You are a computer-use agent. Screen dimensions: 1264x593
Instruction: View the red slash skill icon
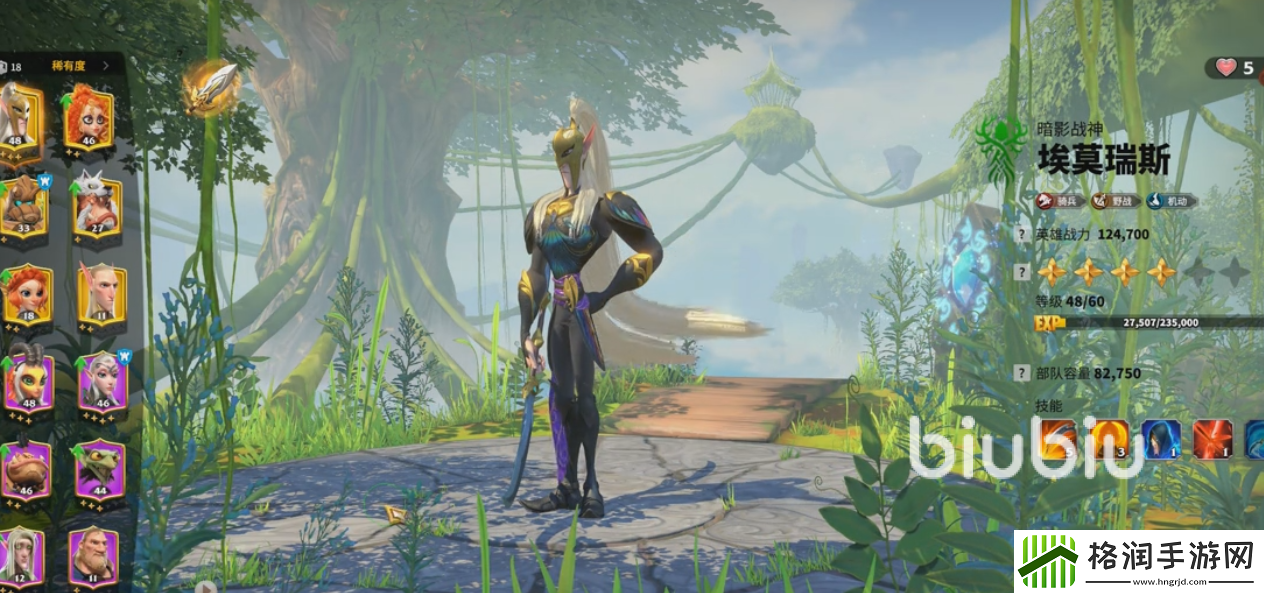coord(1212,440)
